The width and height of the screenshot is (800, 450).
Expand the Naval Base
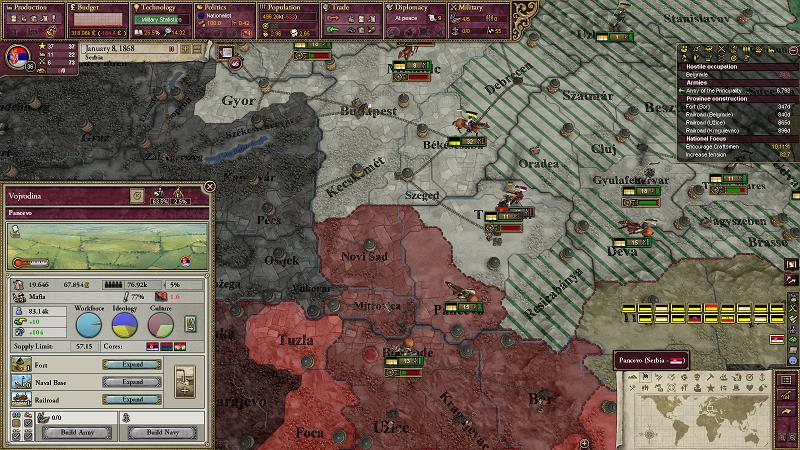coord(133,381)
